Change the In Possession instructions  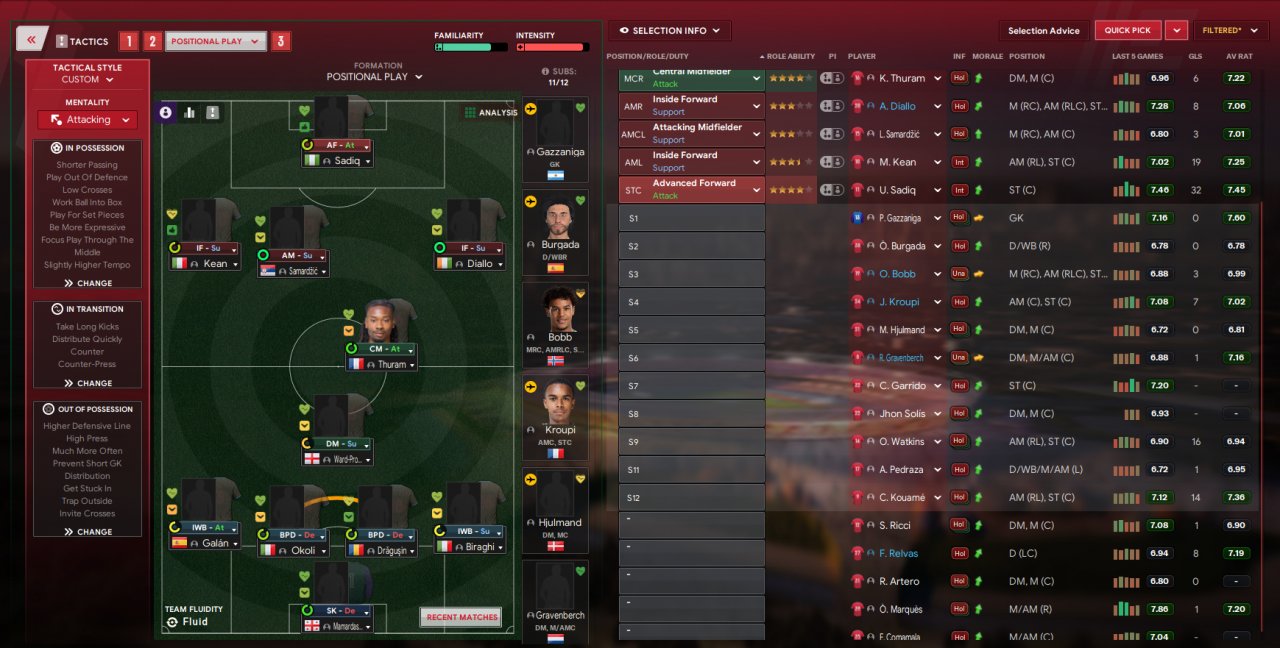(88, 283)
